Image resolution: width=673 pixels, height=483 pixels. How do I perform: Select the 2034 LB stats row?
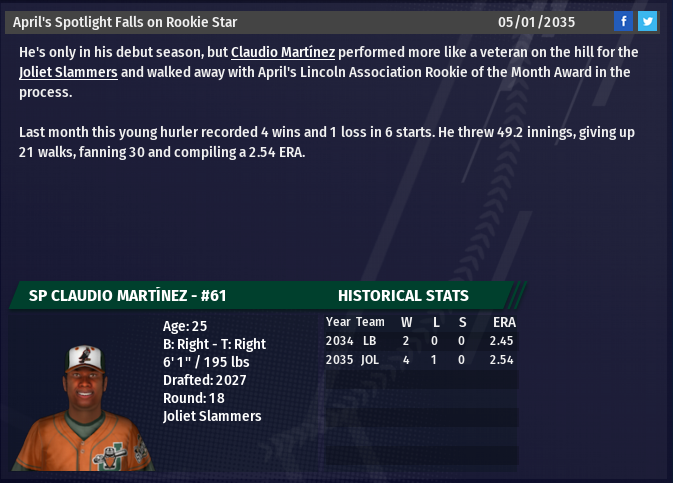click(420, 341)
